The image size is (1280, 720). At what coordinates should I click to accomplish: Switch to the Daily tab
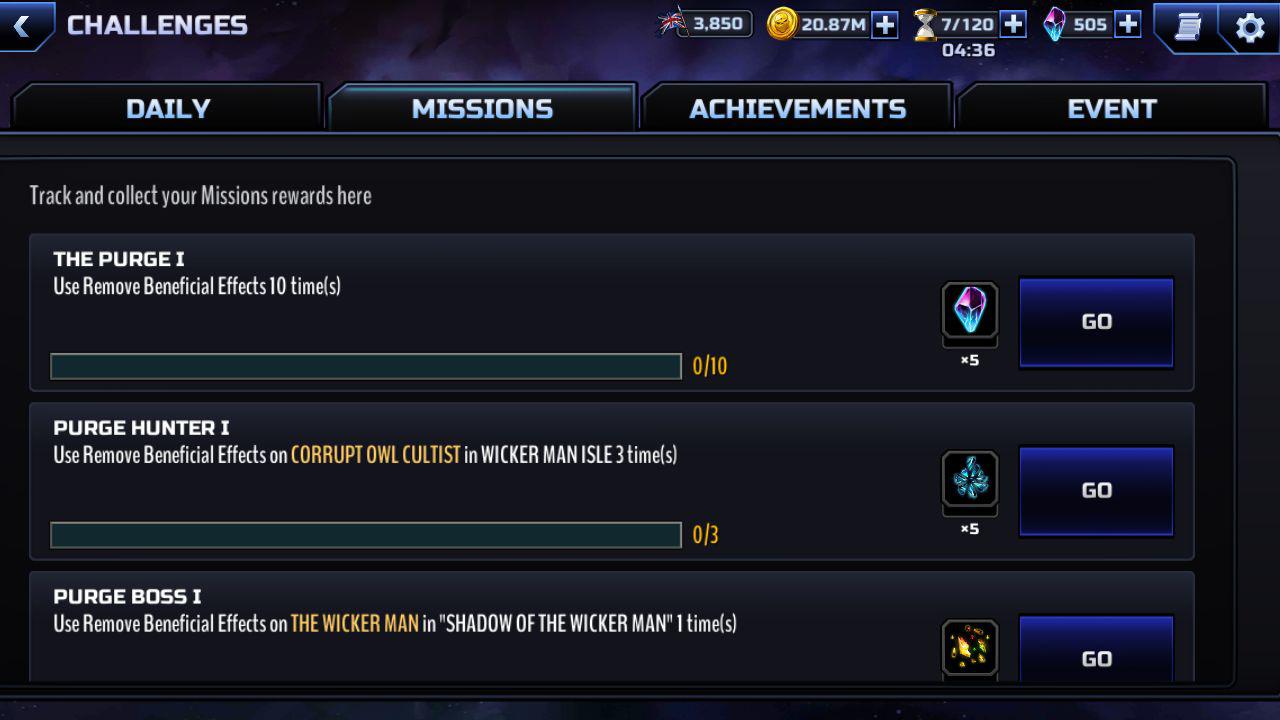point(168,108)
